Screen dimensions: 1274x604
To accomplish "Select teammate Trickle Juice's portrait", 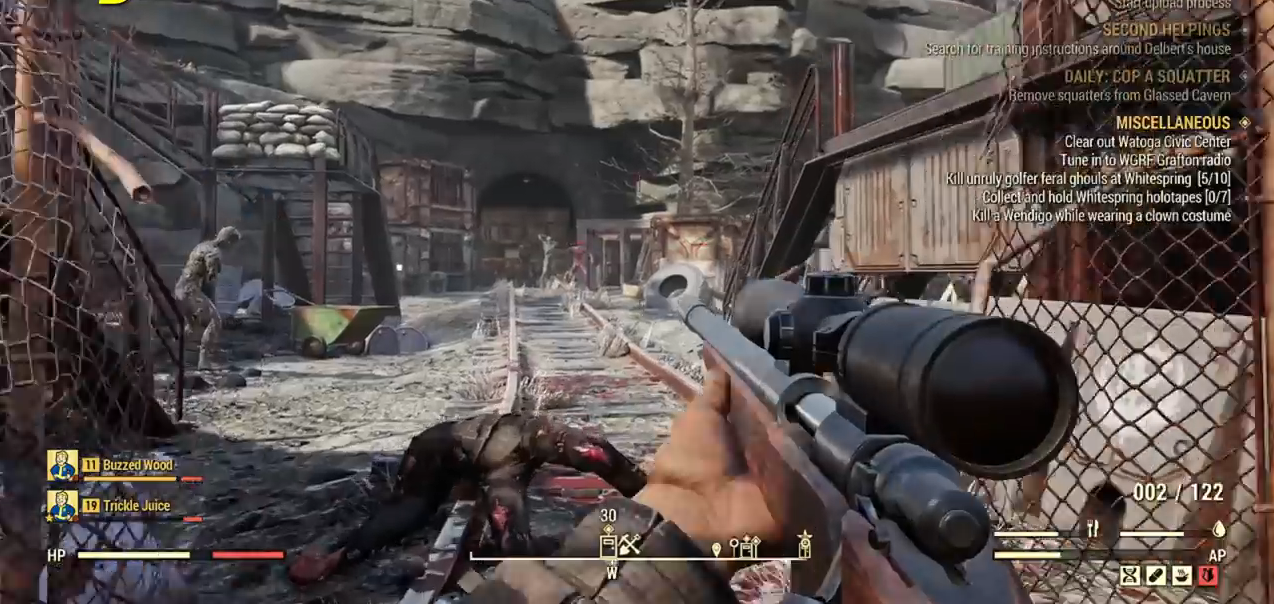I will 63,506.
